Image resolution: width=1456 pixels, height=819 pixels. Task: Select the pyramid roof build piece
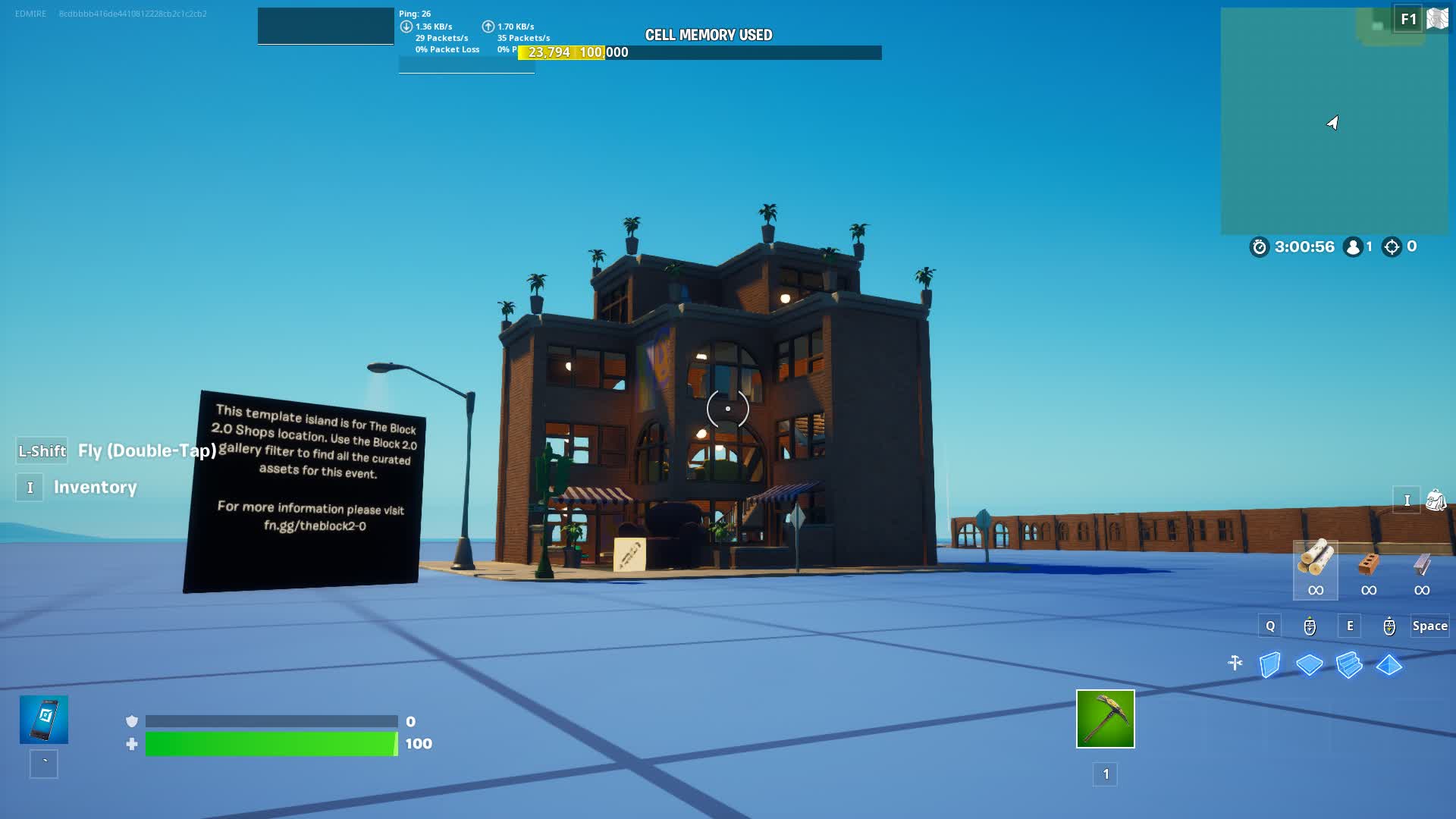click(1390, 666)
